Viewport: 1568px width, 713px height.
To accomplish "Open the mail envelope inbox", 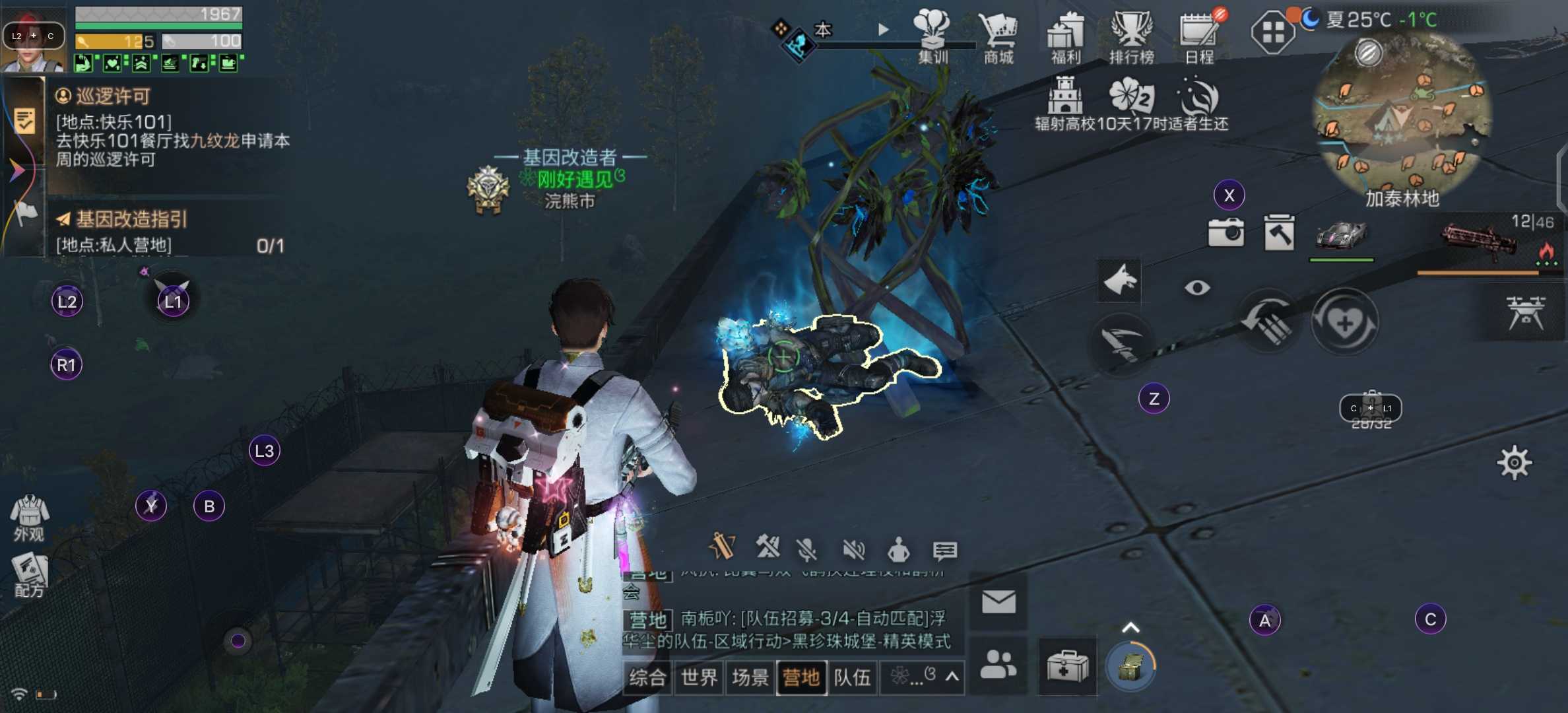I will click(x=998, y=601).
